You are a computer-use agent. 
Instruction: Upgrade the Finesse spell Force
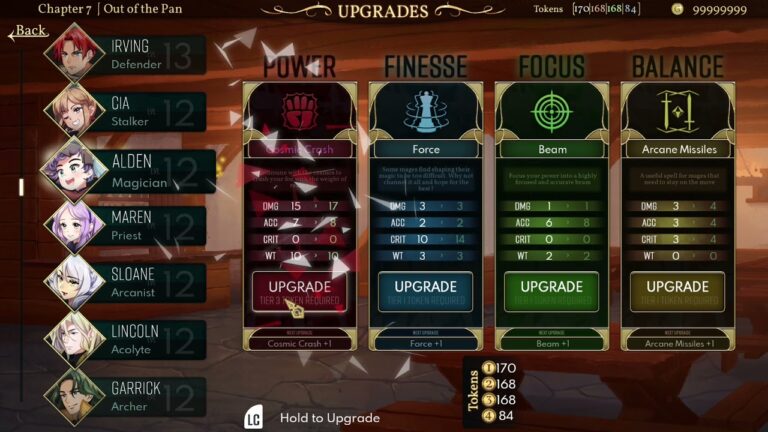pyautogui.click(x=425, y=291)
